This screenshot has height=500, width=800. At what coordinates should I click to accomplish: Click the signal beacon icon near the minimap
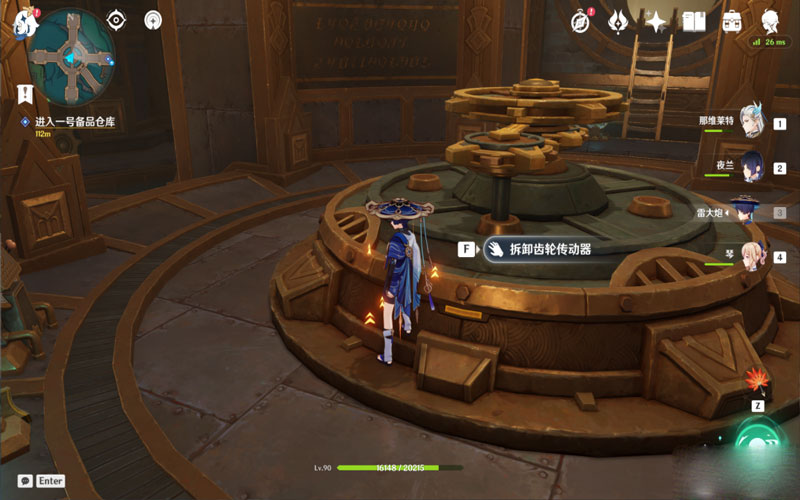click(x=153, y=20)
